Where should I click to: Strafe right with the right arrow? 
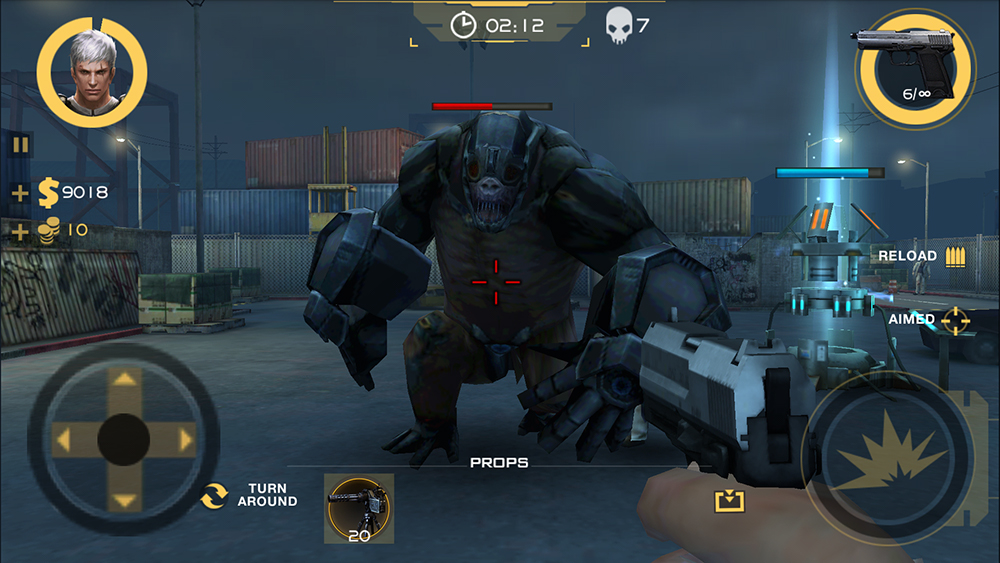click(x=184, y=439)
